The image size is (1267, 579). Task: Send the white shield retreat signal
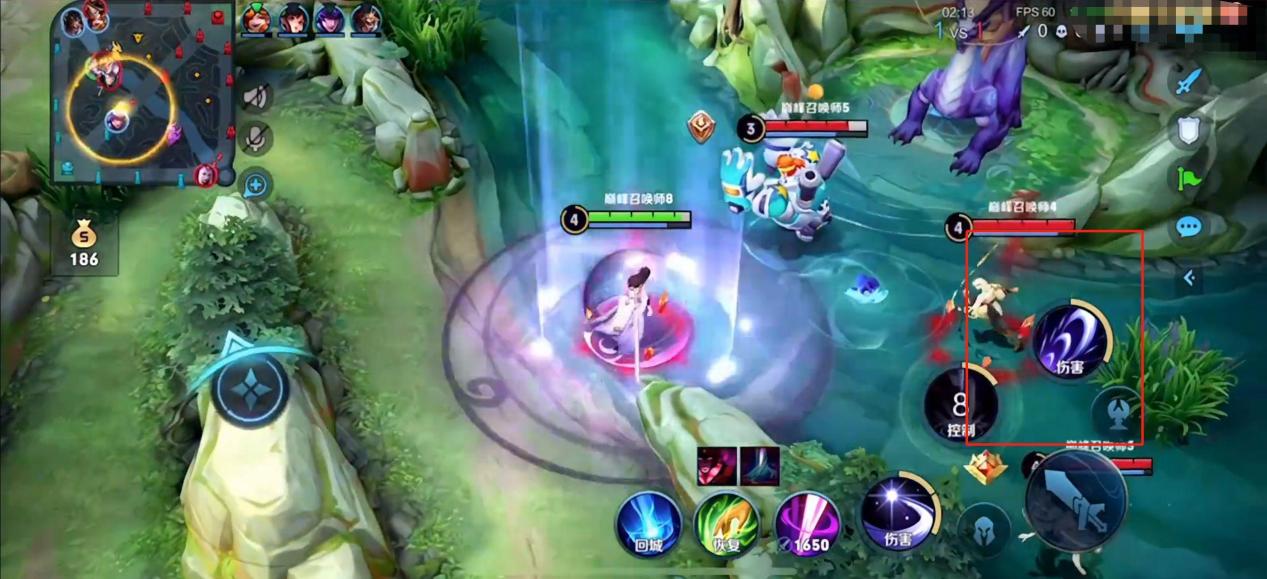pyautogui.click(x=1188, y=129)
